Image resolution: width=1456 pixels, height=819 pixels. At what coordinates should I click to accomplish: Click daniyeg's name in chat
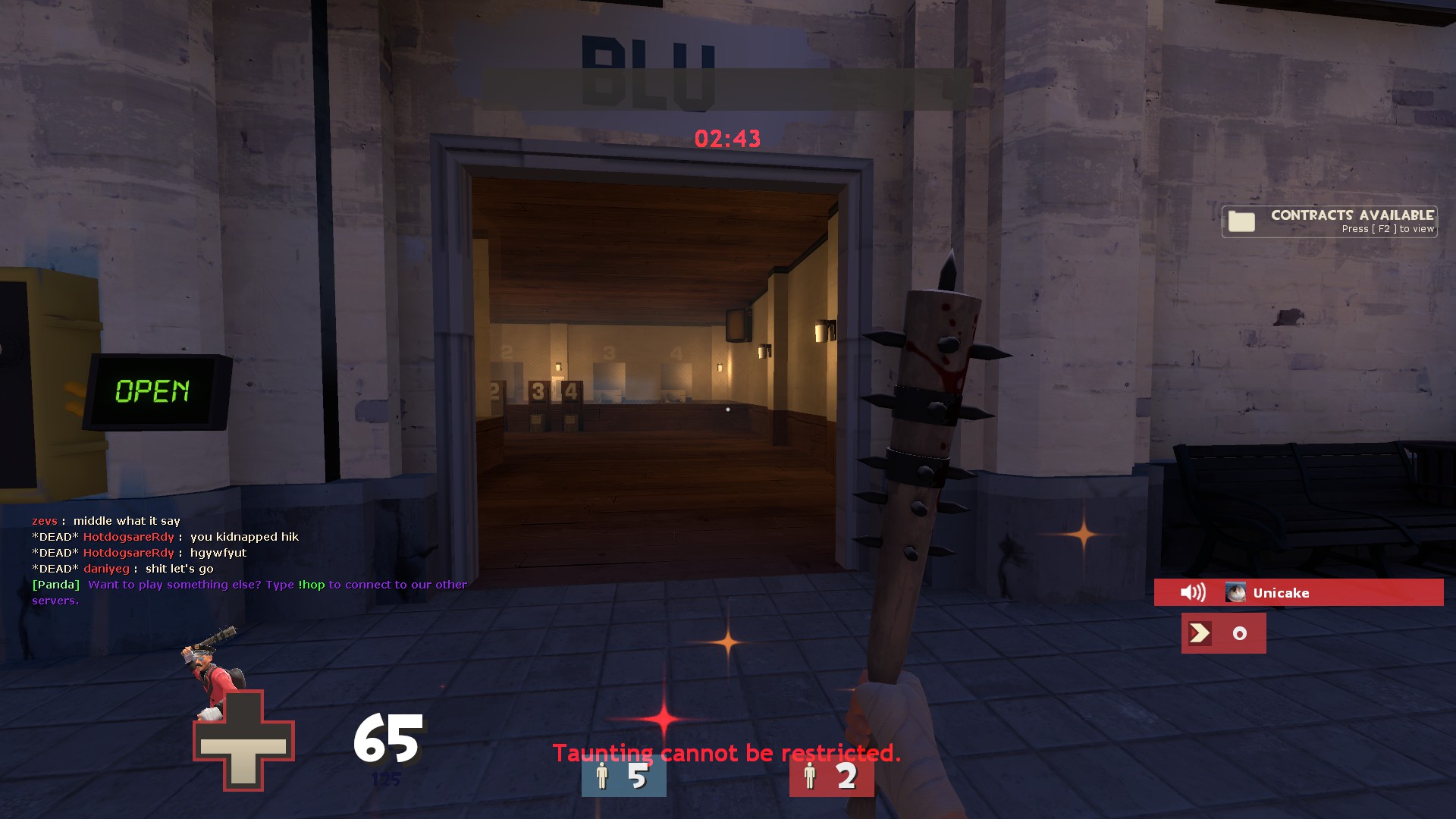106,569
